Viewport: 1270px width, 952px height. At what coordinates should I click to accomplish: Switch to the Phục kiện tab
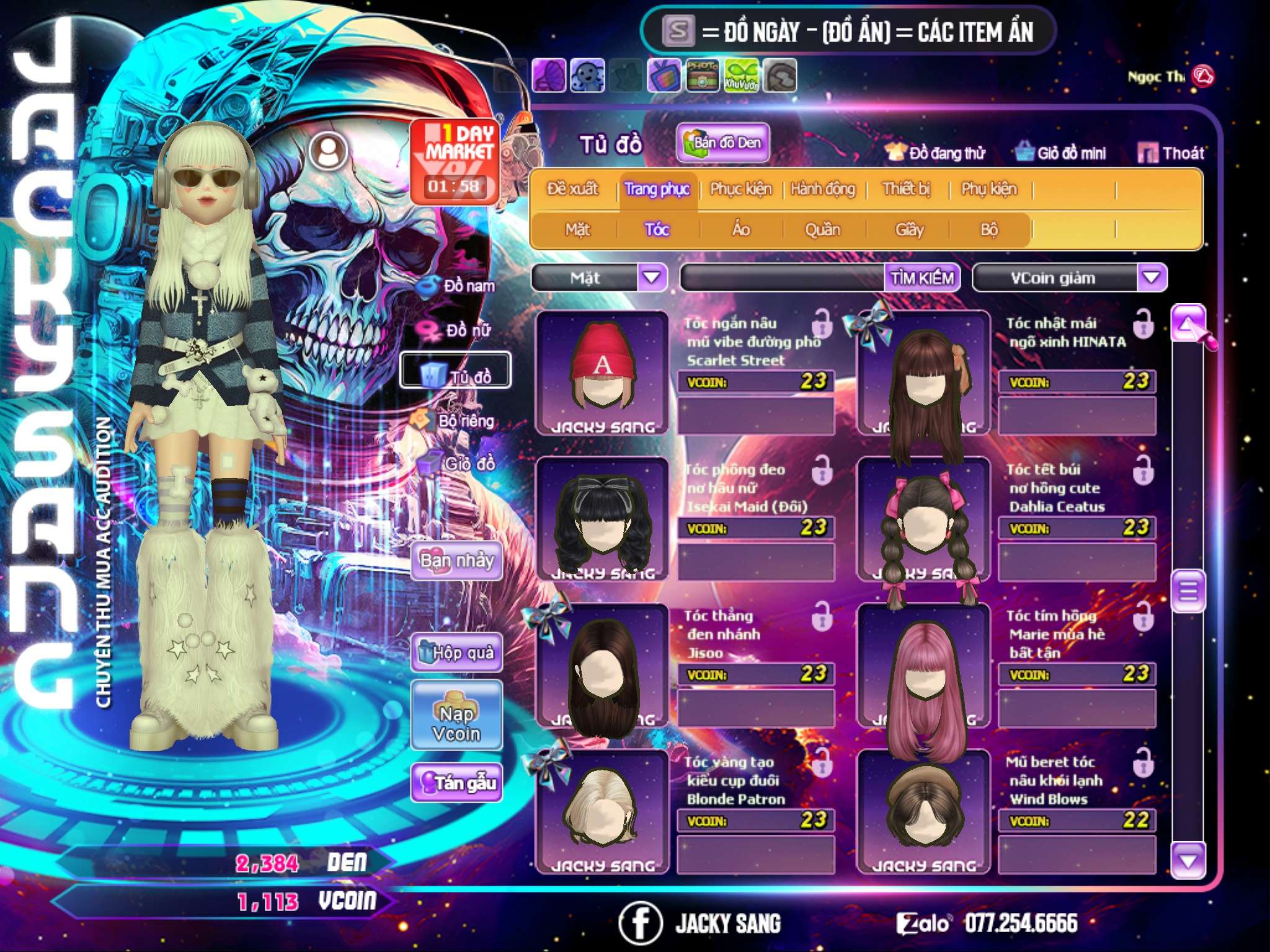click(x=740, y=189)
